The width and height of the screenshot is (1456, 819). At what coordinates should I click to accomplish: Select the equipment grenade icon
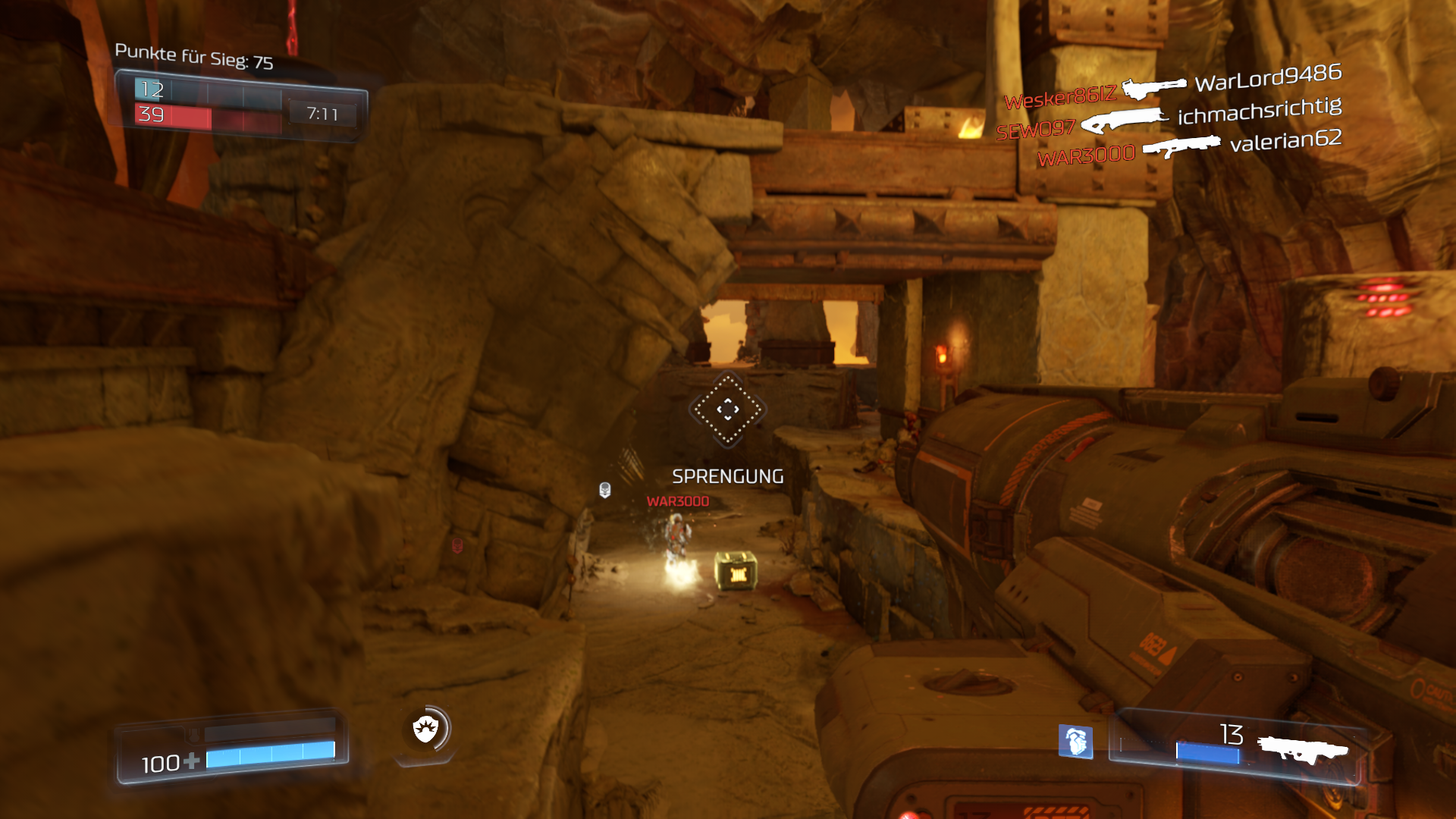(x=426, y=730)
